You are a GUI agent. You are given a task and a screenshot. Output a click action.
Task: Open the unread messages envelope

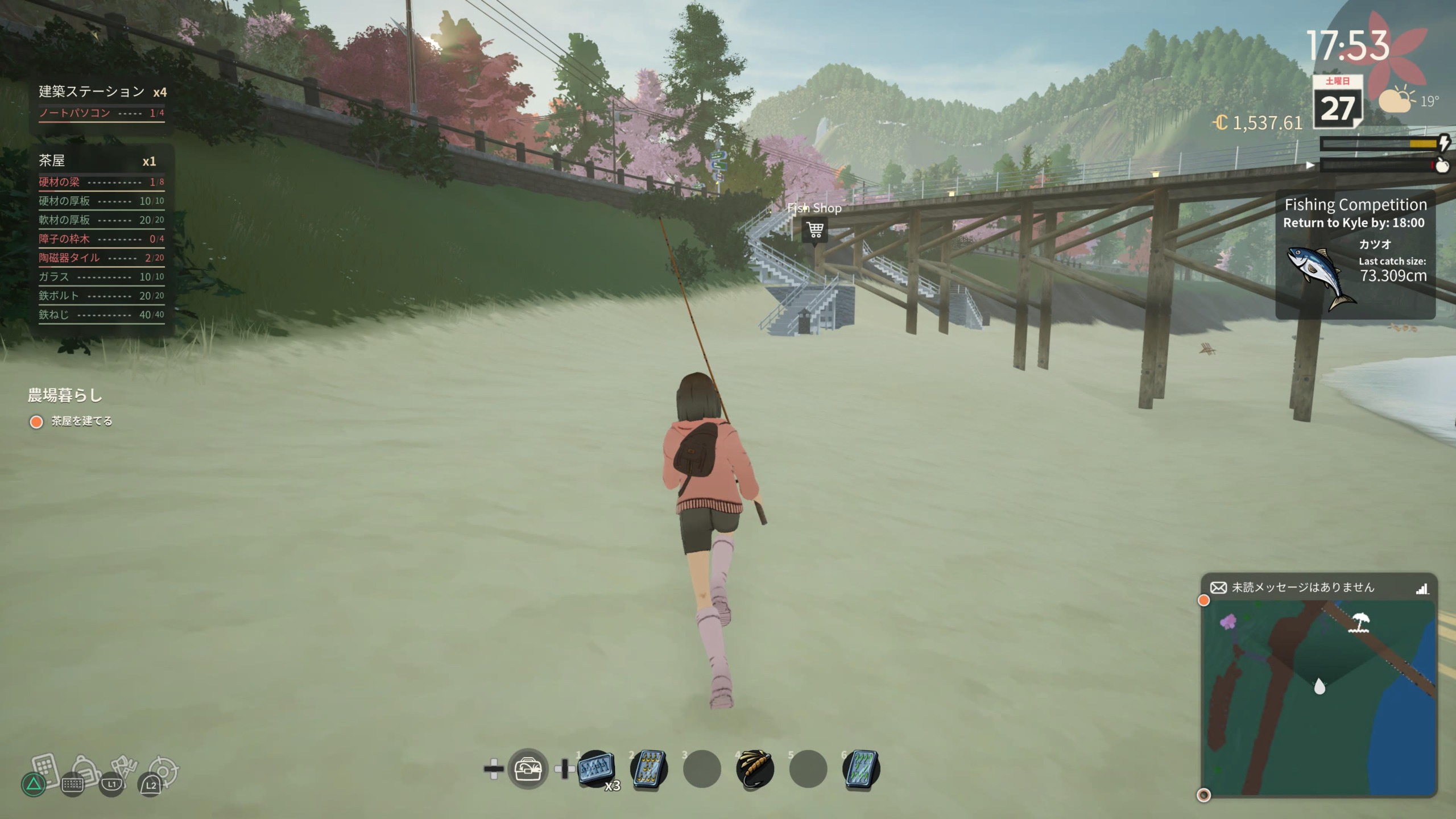(1218, 588)
